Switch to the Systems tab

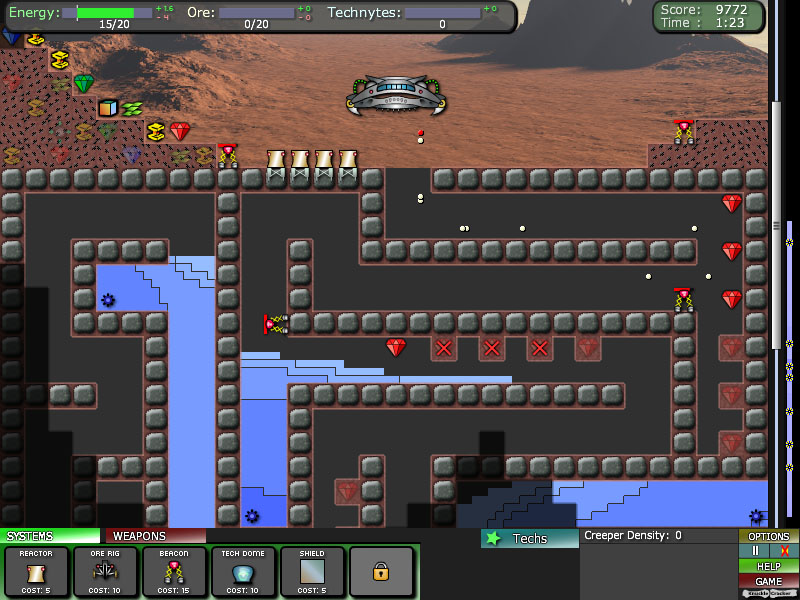pos(50,536)
